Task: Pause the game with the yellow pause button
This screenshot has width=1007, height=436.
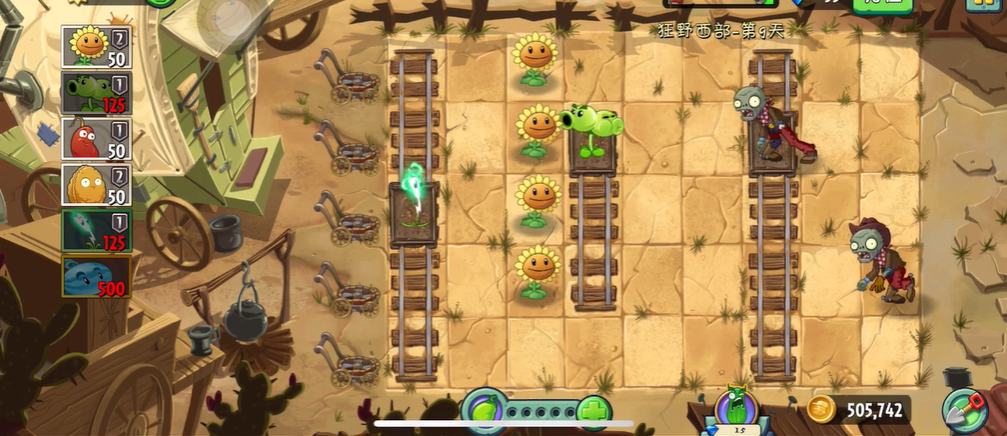Action: click(x=988, y=4)
